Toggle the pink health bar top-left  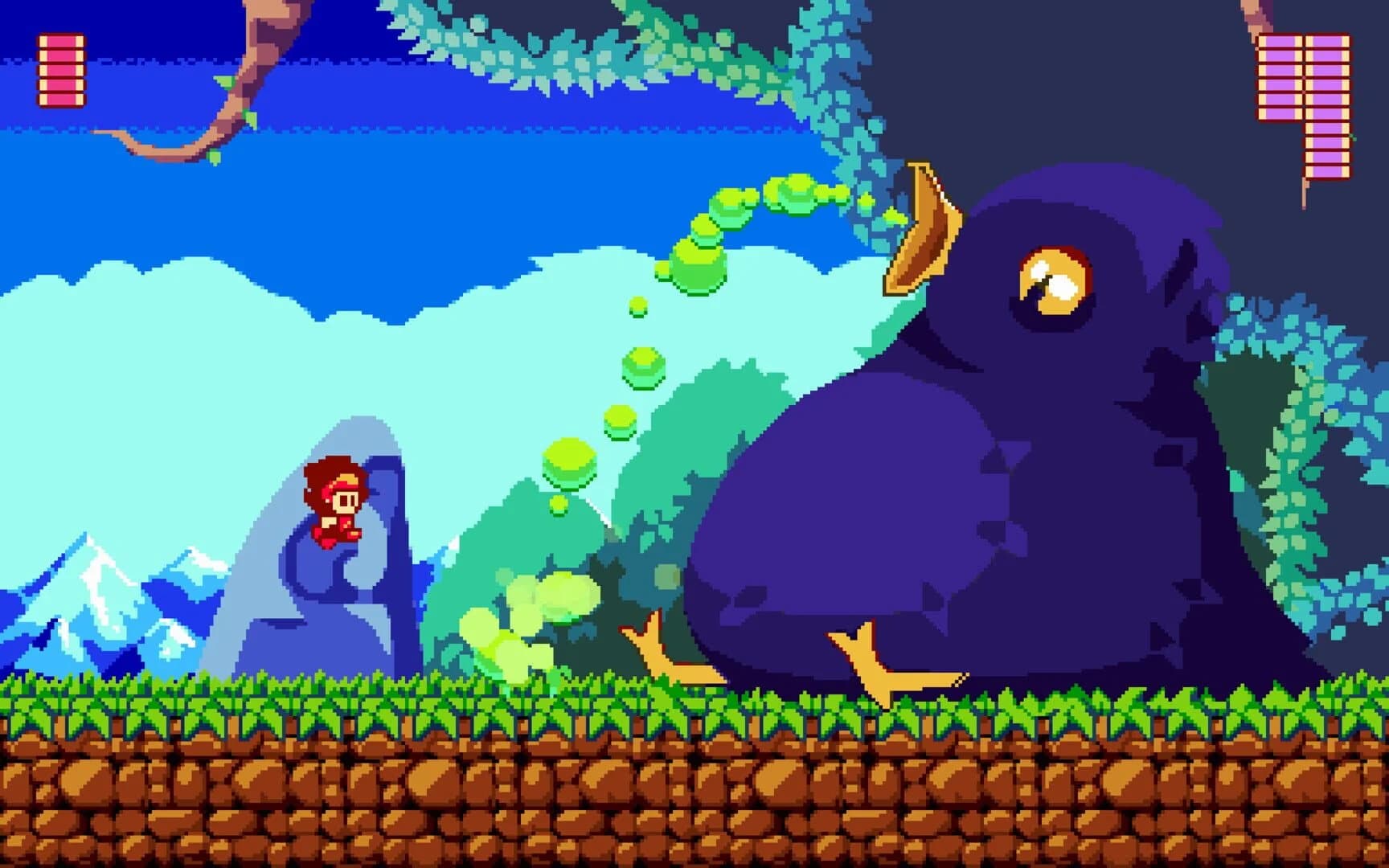coord(60,68)
